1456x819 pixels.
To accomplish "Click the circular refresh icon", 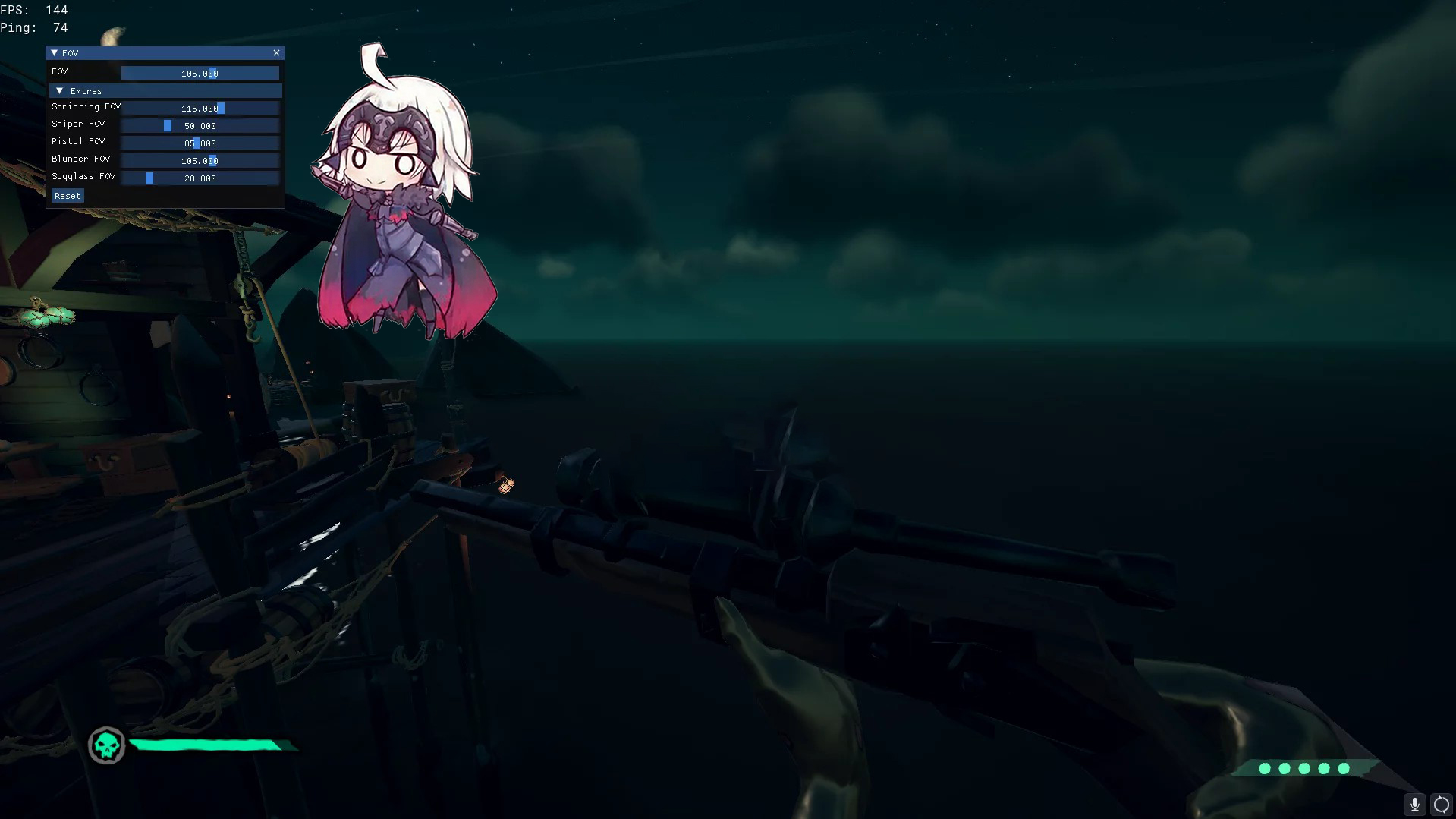I will click(x=1441, y=805).
